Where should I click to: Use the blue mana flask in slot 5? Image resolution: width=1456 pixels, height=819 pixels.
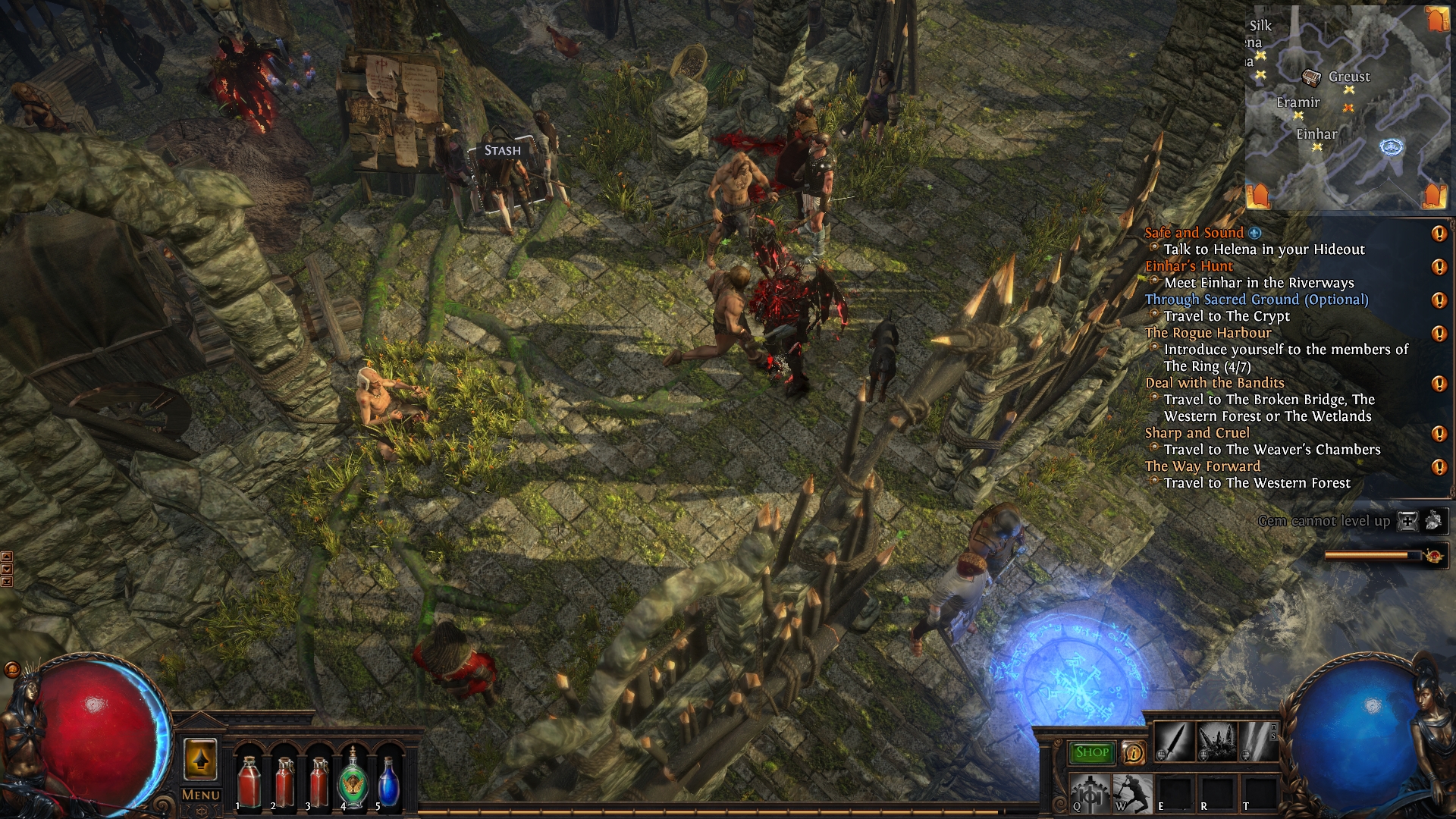(388, 781)
